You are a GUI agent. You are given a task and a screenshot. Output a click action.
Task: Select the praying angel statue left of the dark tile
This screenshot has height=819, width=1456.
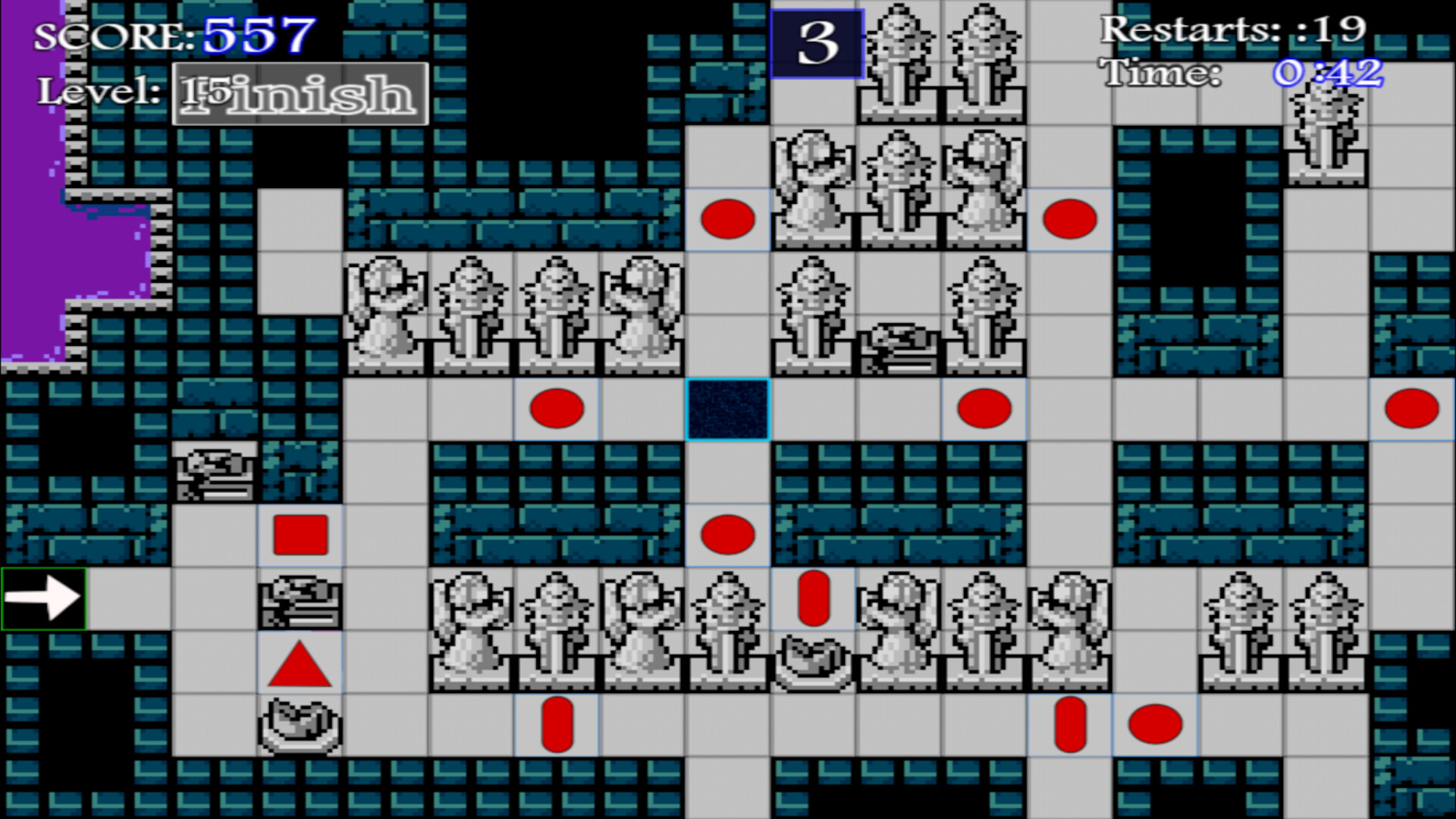point(645,318)
